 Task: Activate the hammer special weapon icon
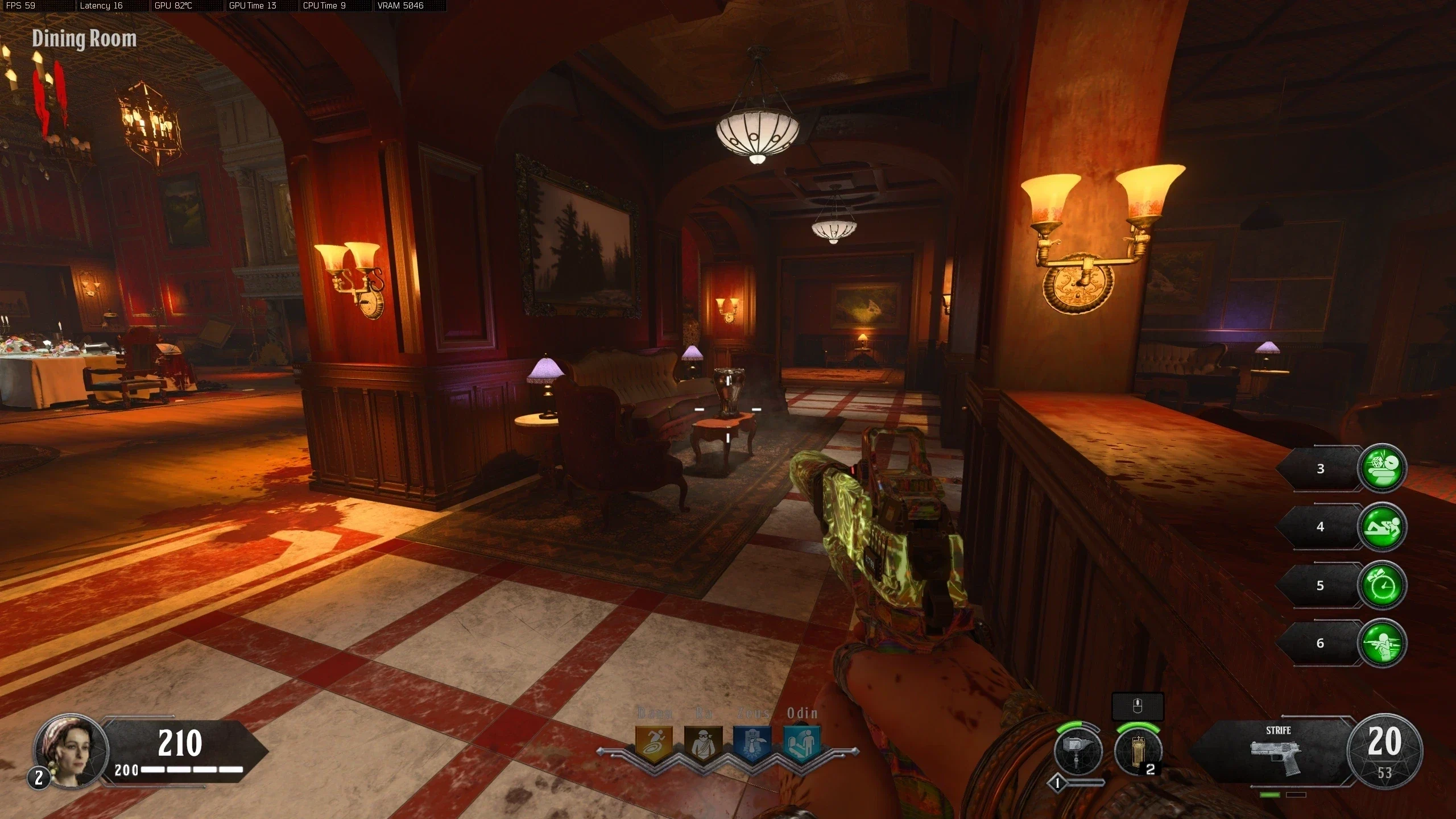(1078, 751)
